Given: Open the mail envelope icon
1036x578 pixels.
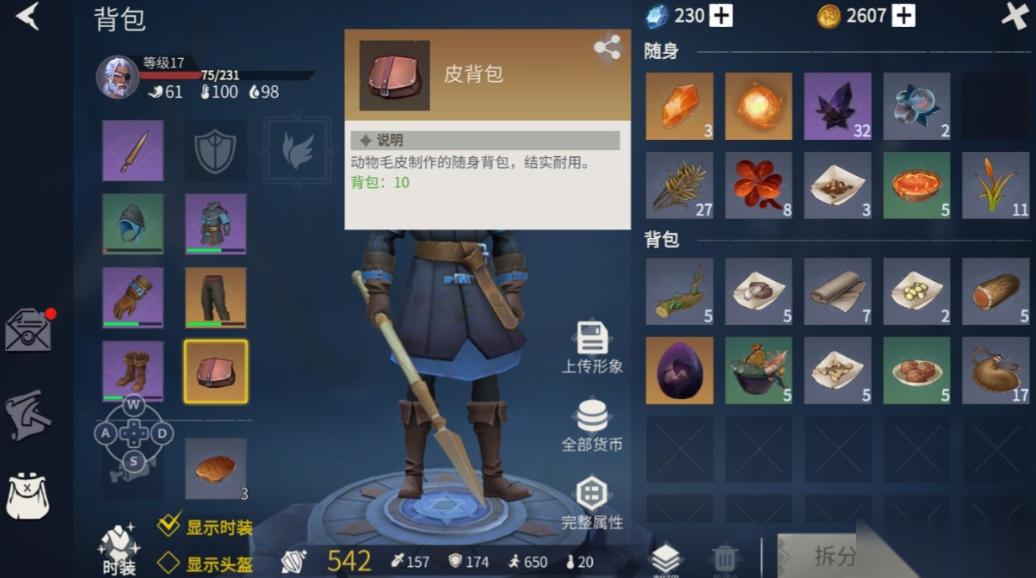Looking at the screenshot, I should point(28,330).
